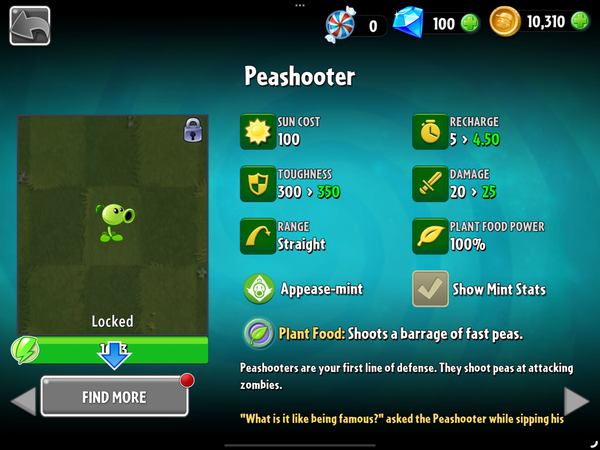Add more gems with the green plus
Image resolution: width=600 pixels, height=450 pixels.
(470, 23)
